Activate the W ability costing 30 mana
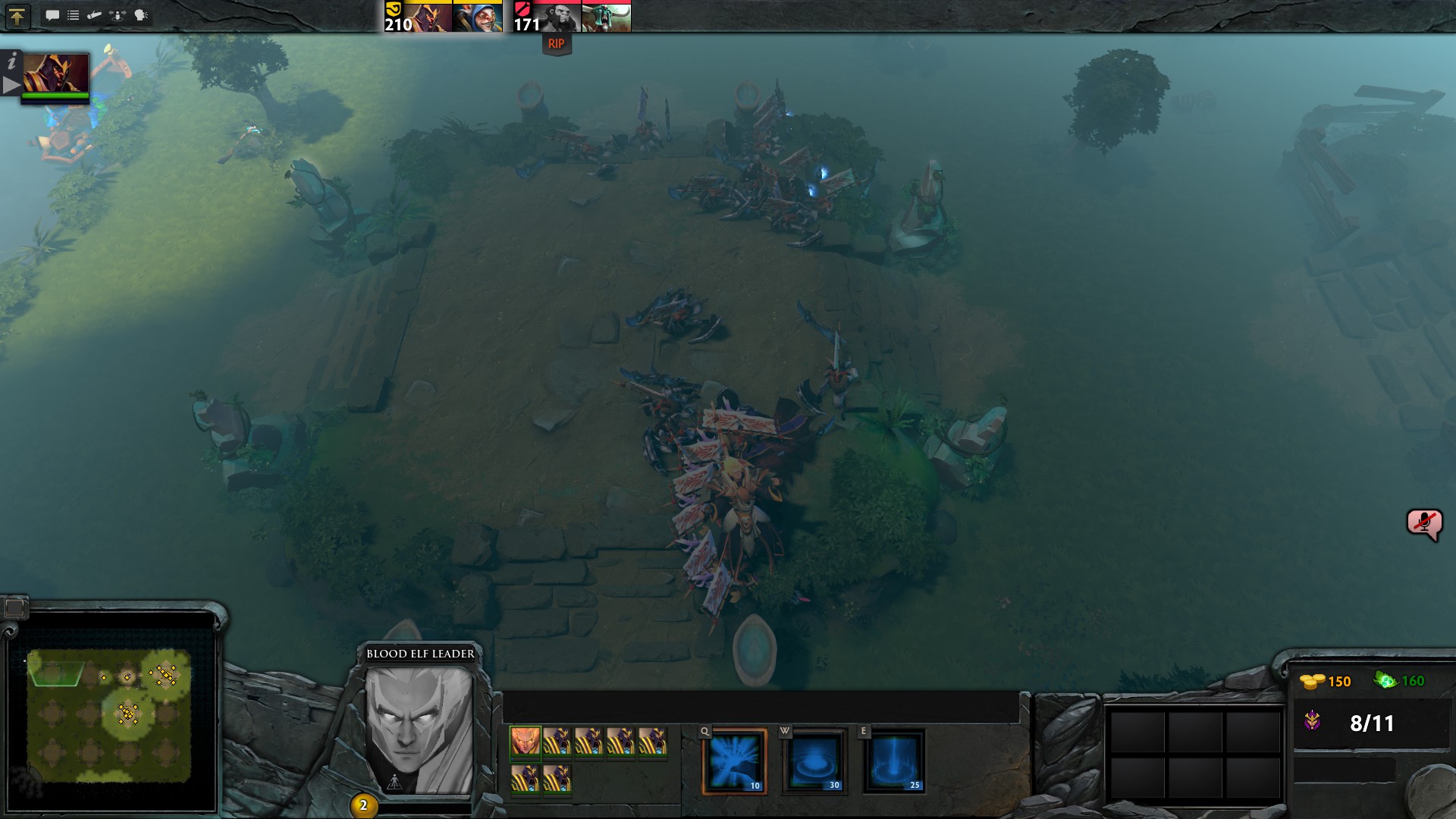This screenshot has height=819, width=1456. [x=814, y=761]
